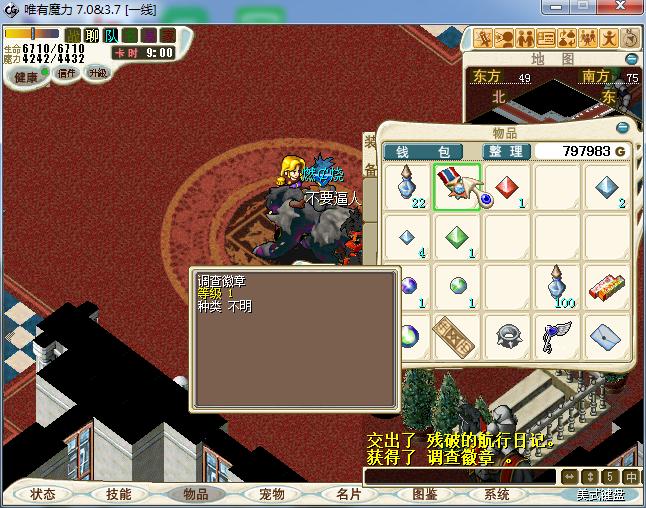This screenshot has height=508, width=646.
Task: Click the 整理 sort items button
Action: click(x=506, y=151)
